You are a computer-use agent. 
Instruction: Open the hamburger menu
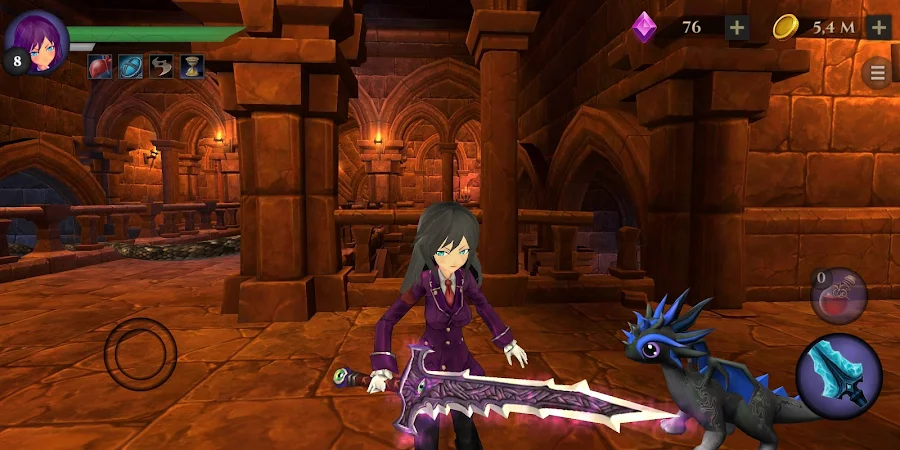(x=878, y=72)
